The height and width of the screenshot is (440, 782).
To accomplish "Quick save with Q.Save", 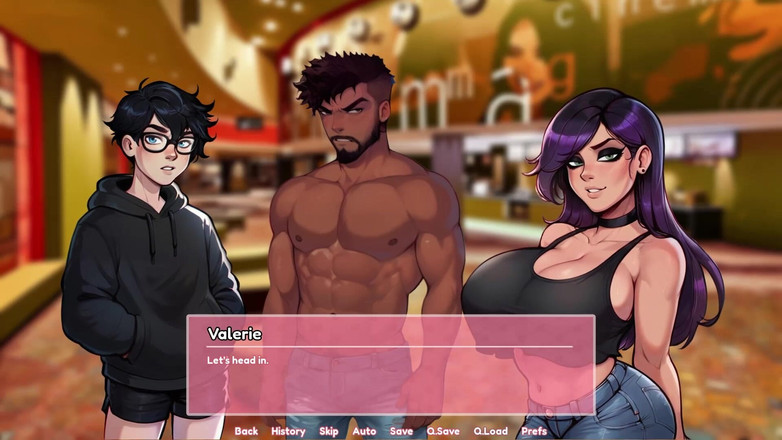I will [443, 431].
